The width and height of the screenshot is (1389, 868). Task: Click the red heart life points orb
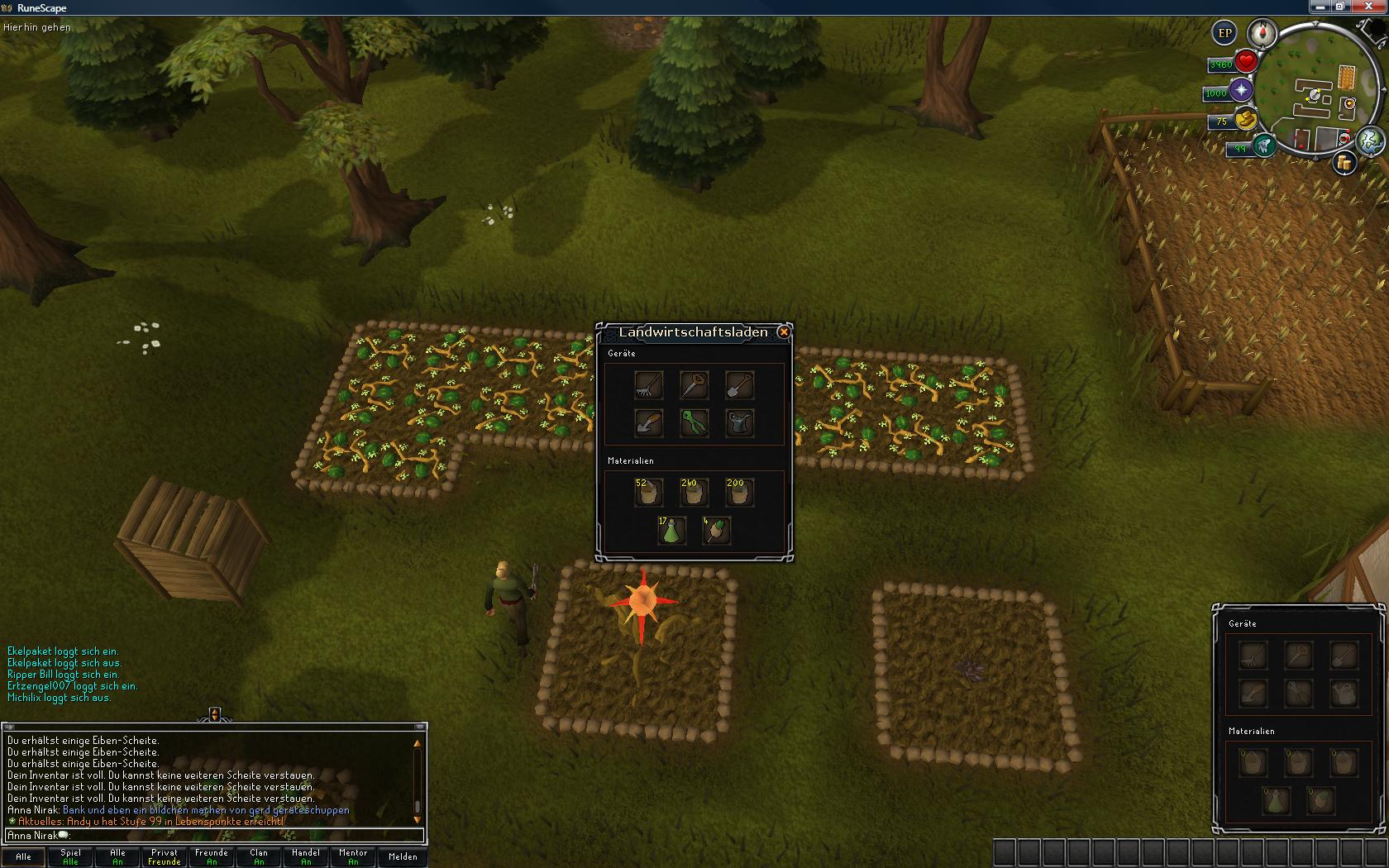pos(1246,62)
